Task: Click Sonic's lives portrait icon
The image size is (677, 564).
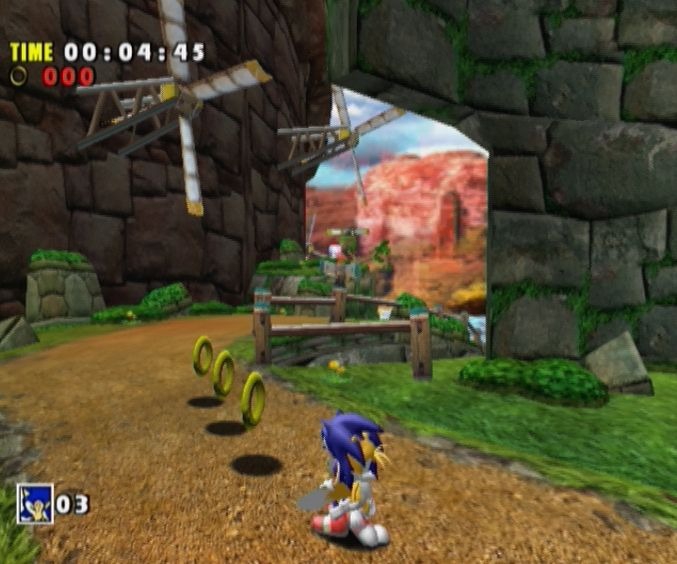Action: pyautogui.click(x=33, y=502)
